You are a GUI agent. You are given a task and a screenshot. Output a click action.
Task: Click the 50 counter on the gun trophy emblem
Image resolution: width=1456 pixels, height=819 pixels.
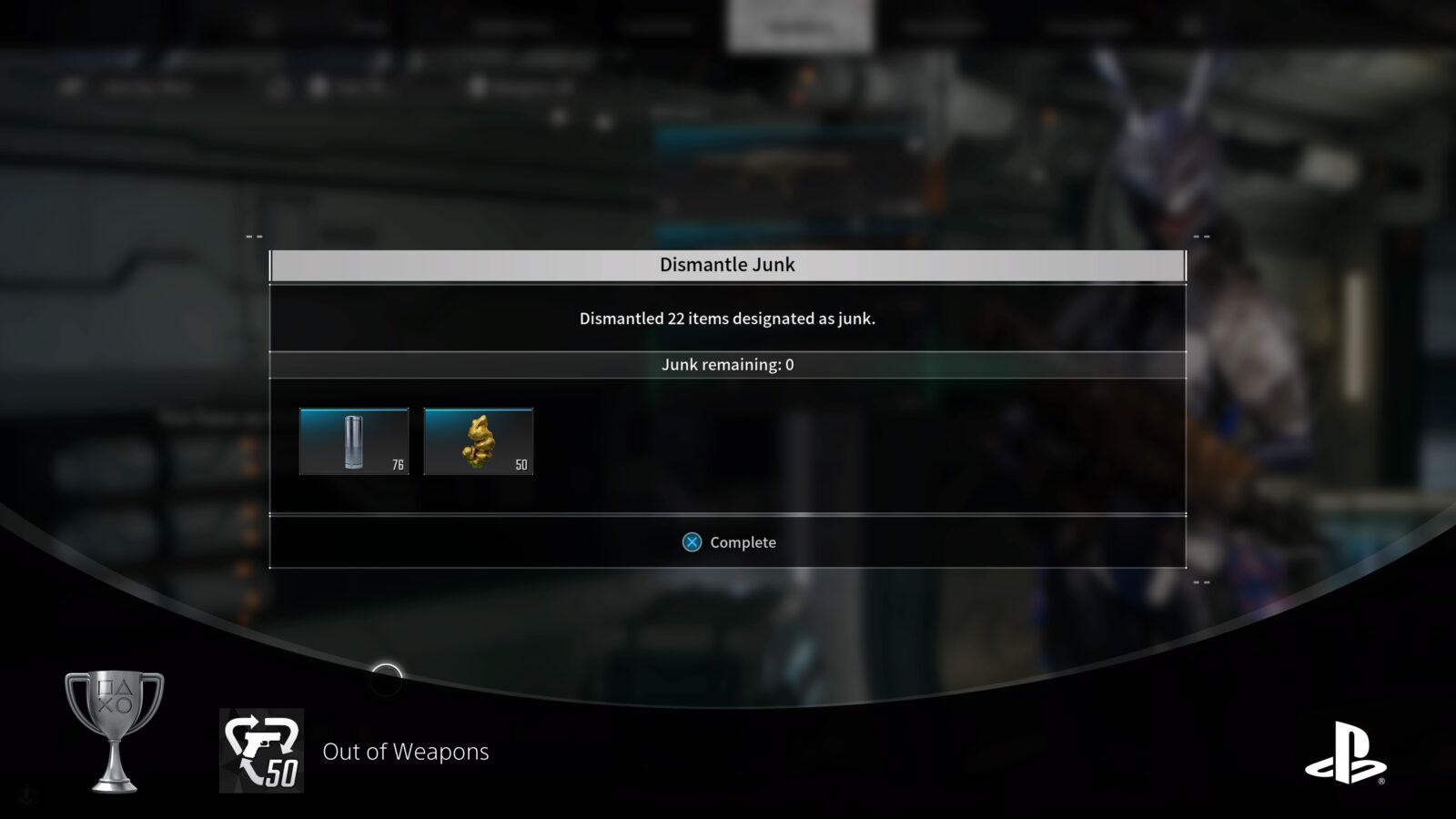[x=283, y=771]
